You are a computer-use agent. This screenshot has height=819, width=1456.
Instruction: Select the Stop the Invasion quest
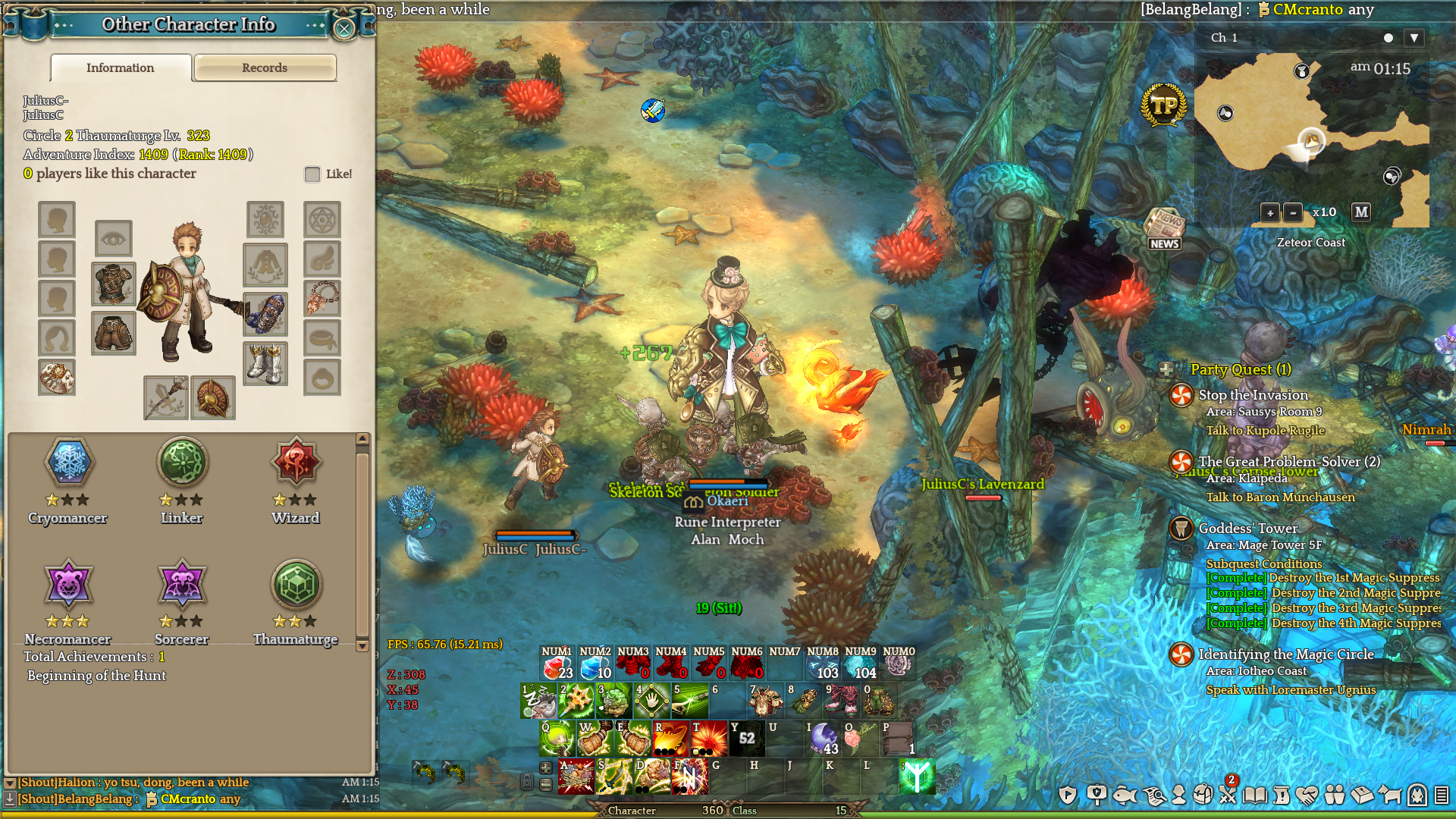(1253, 395)
